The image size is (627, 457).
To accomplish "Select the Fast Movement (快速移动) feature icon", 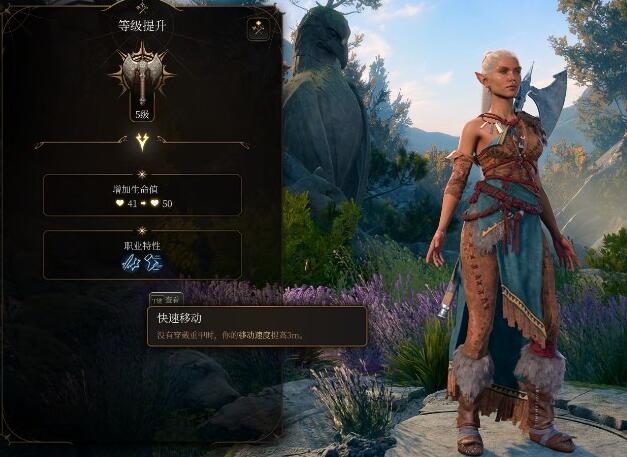I will (153, 262).
